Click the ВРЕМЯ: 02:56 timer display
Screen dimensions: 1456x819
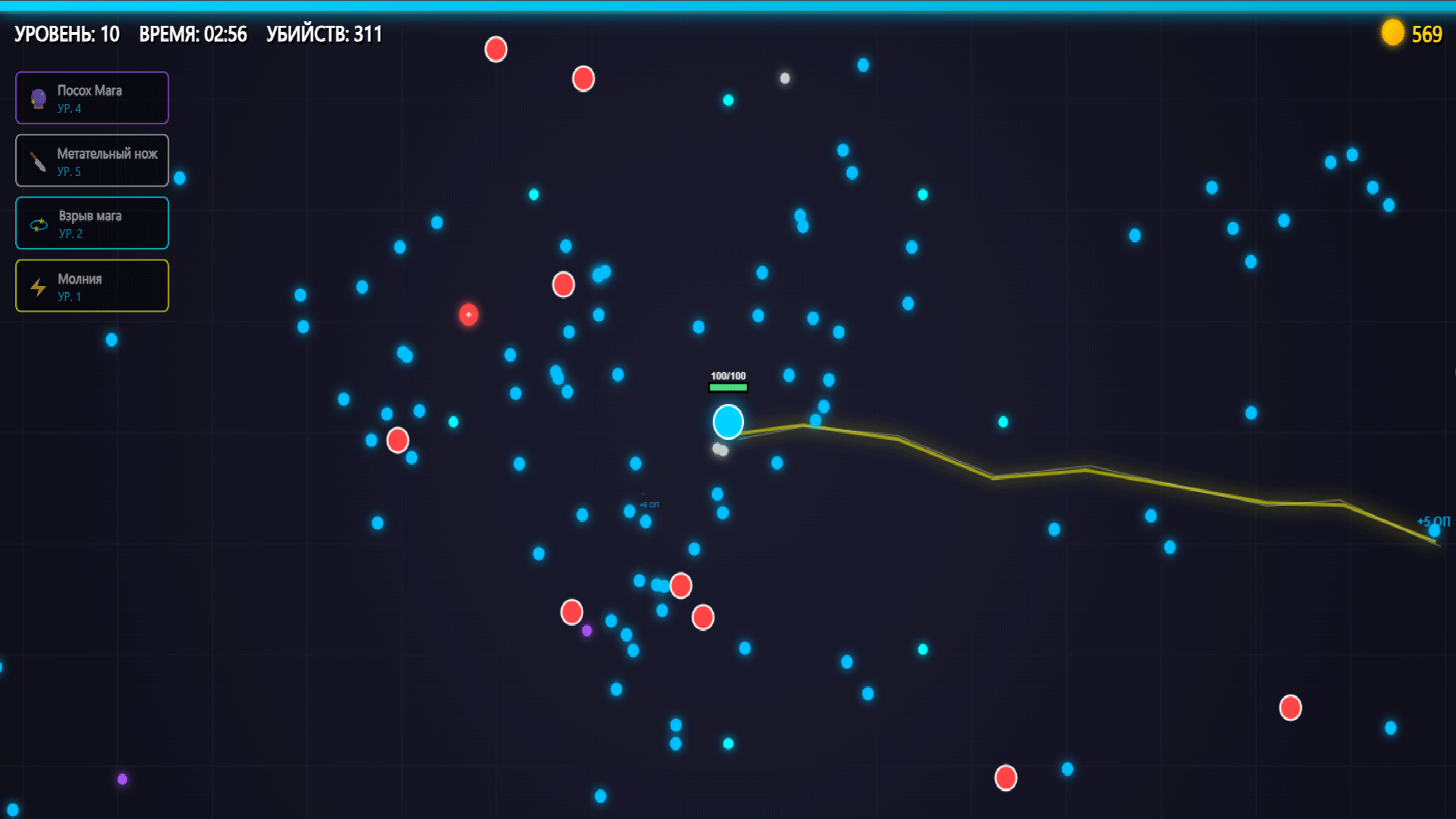click(x=193, y=34)
